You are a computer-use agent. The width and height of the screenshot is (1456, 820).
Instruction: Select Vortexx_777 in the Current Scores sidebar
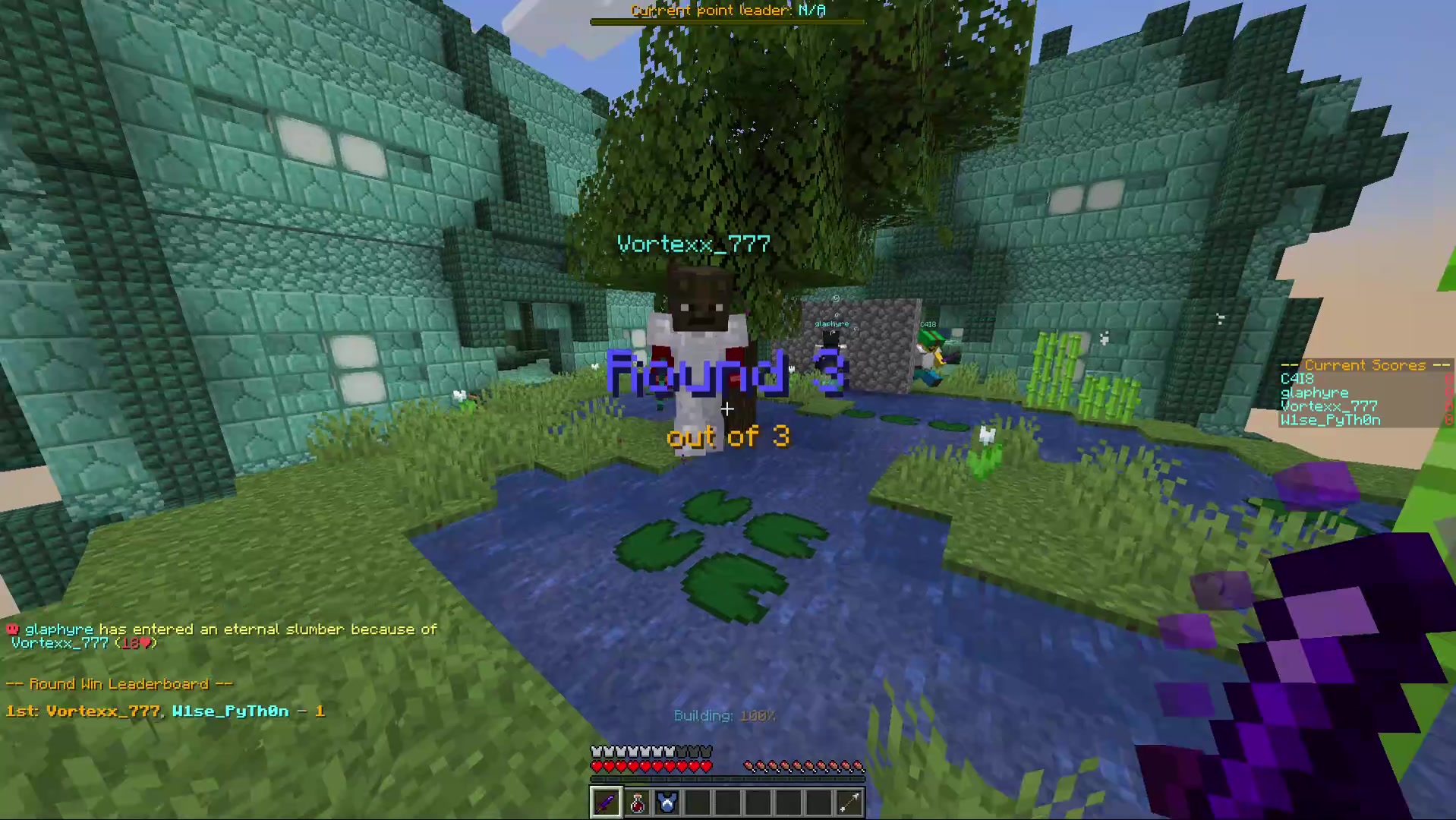tap(1328, 406)
